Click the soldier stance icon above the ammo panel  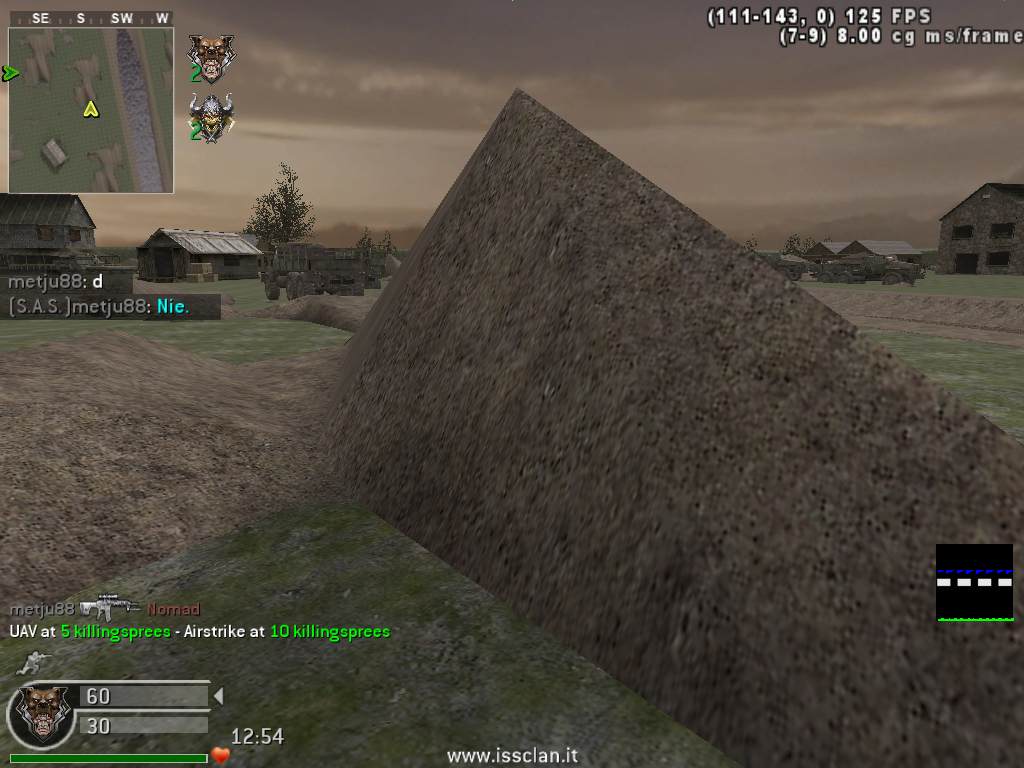[x=32, y=661]
